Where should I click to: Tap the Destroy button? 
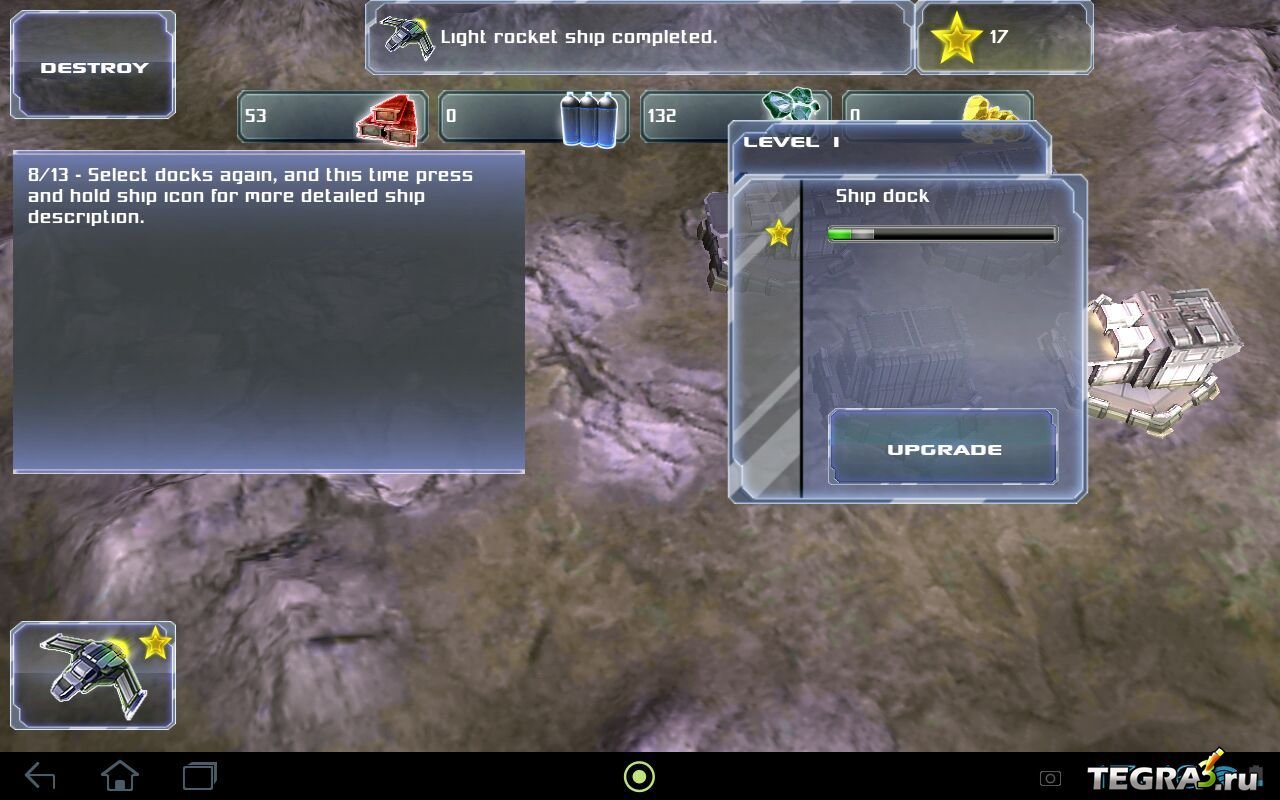[93, 67]
